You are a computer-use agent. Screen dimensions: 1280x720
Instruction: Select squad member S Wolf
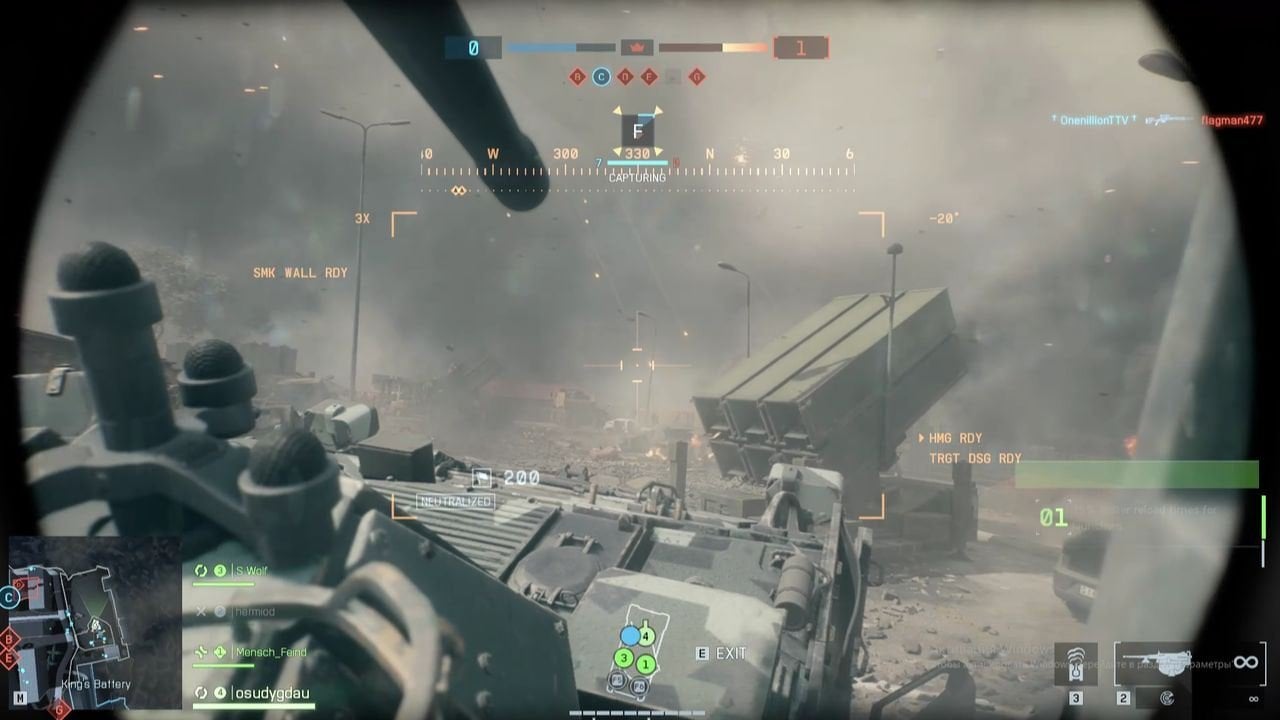tap(251, 570)
